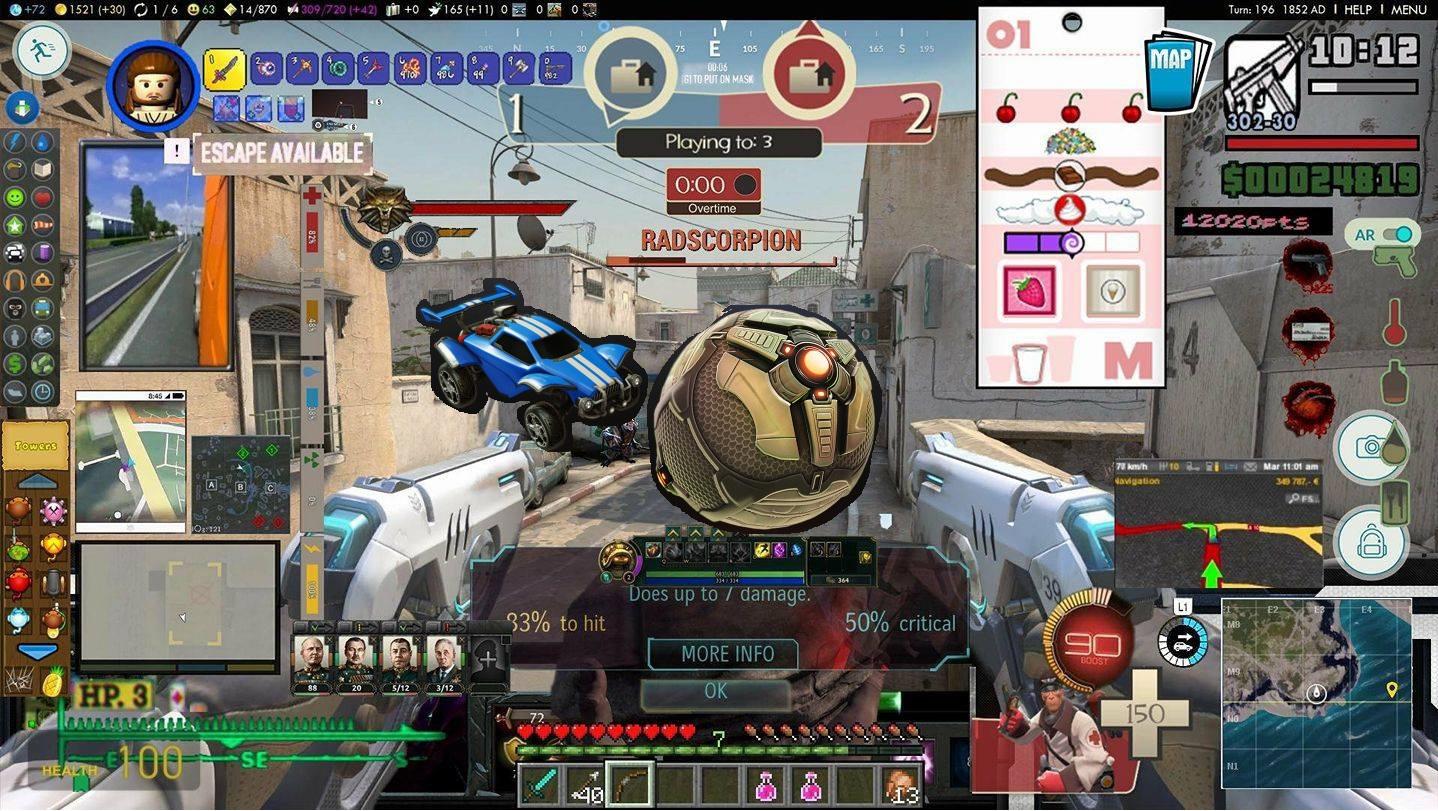The width and height of the screenshot is (1438, 811).
Task: Open the HELP link in the top bar
Action: [1358, 9]
